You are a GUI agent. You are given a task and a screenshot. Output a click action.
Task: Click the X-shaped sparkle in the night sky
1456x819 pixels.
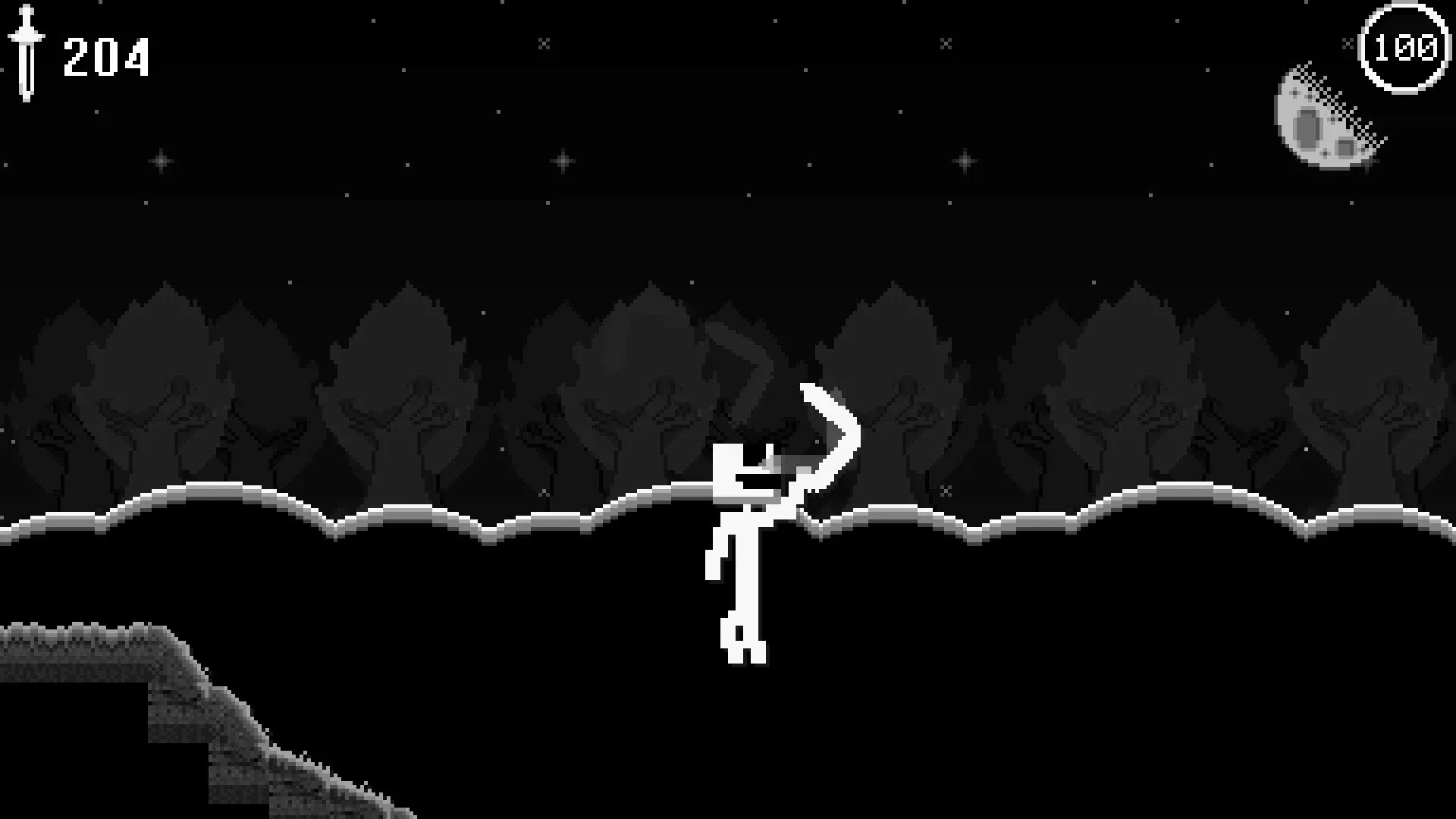(544, 43)
